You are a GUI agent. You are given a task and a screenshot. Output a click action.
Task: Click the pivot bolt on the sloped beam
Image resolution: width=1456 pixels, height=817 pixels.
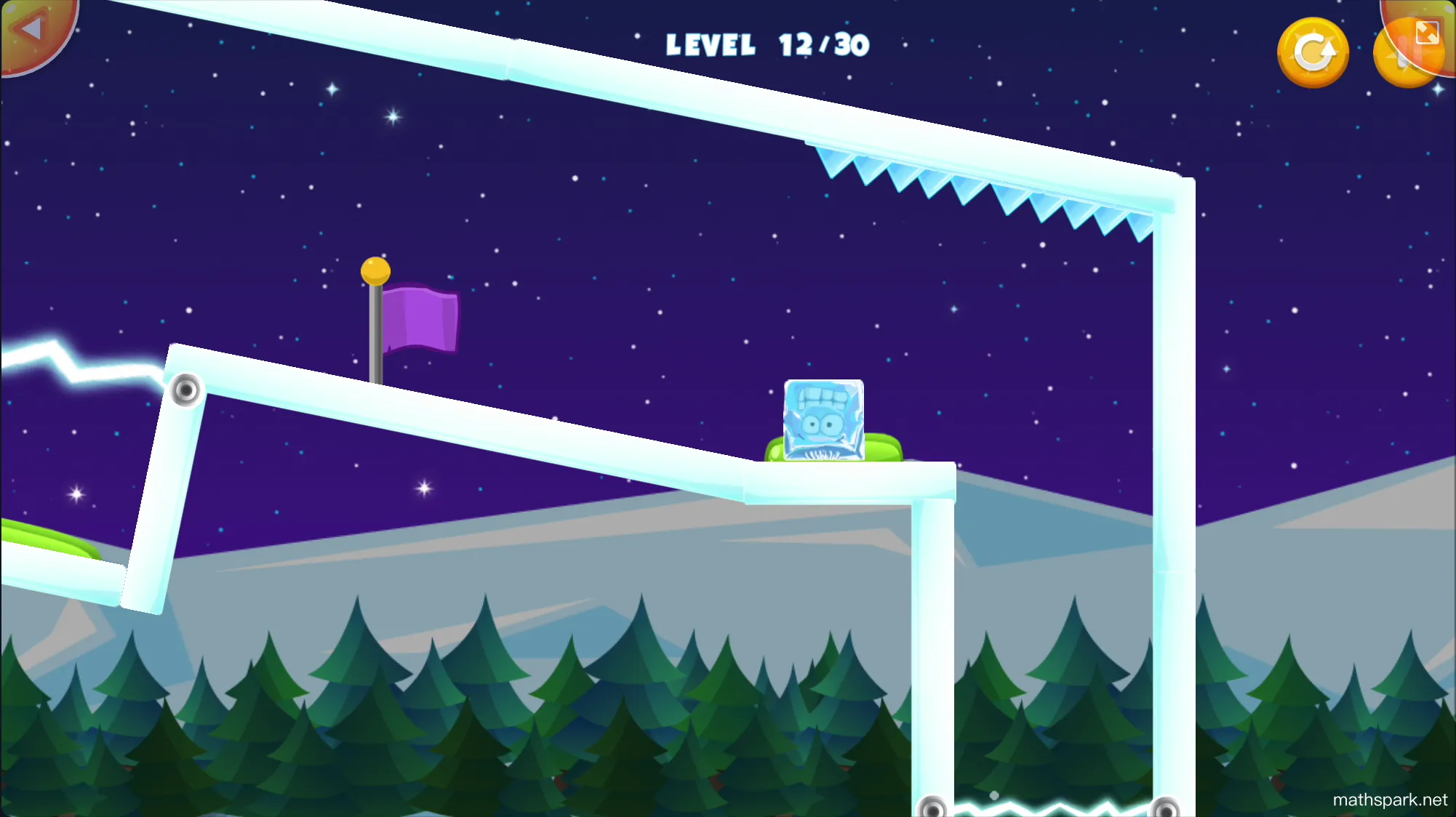point(188,390)
